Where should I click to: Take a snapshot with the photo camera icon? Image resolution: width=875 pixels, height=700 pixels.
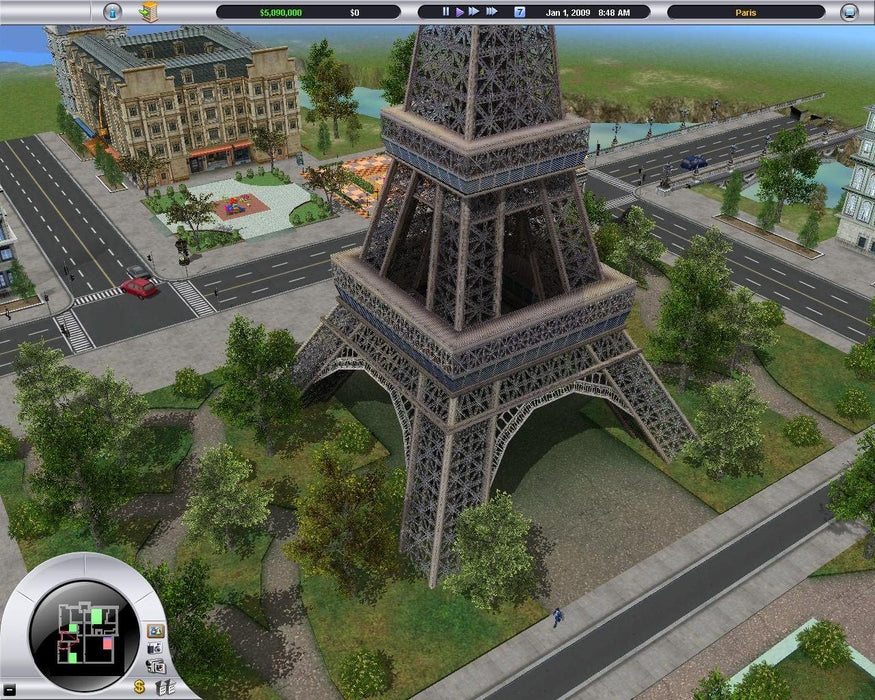(x=156, y=649)
